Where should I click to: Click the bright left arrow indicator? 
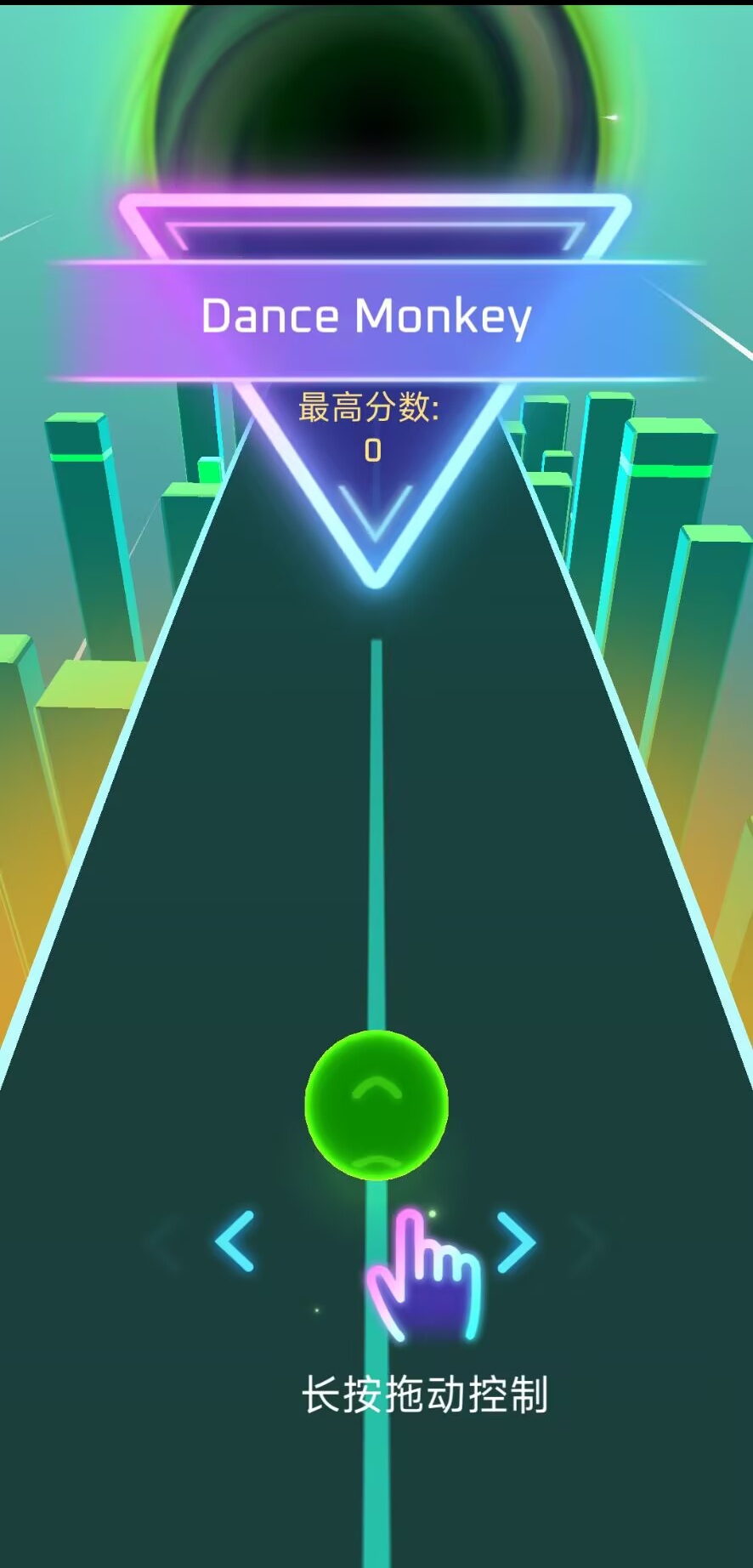tap(235, 1241)
